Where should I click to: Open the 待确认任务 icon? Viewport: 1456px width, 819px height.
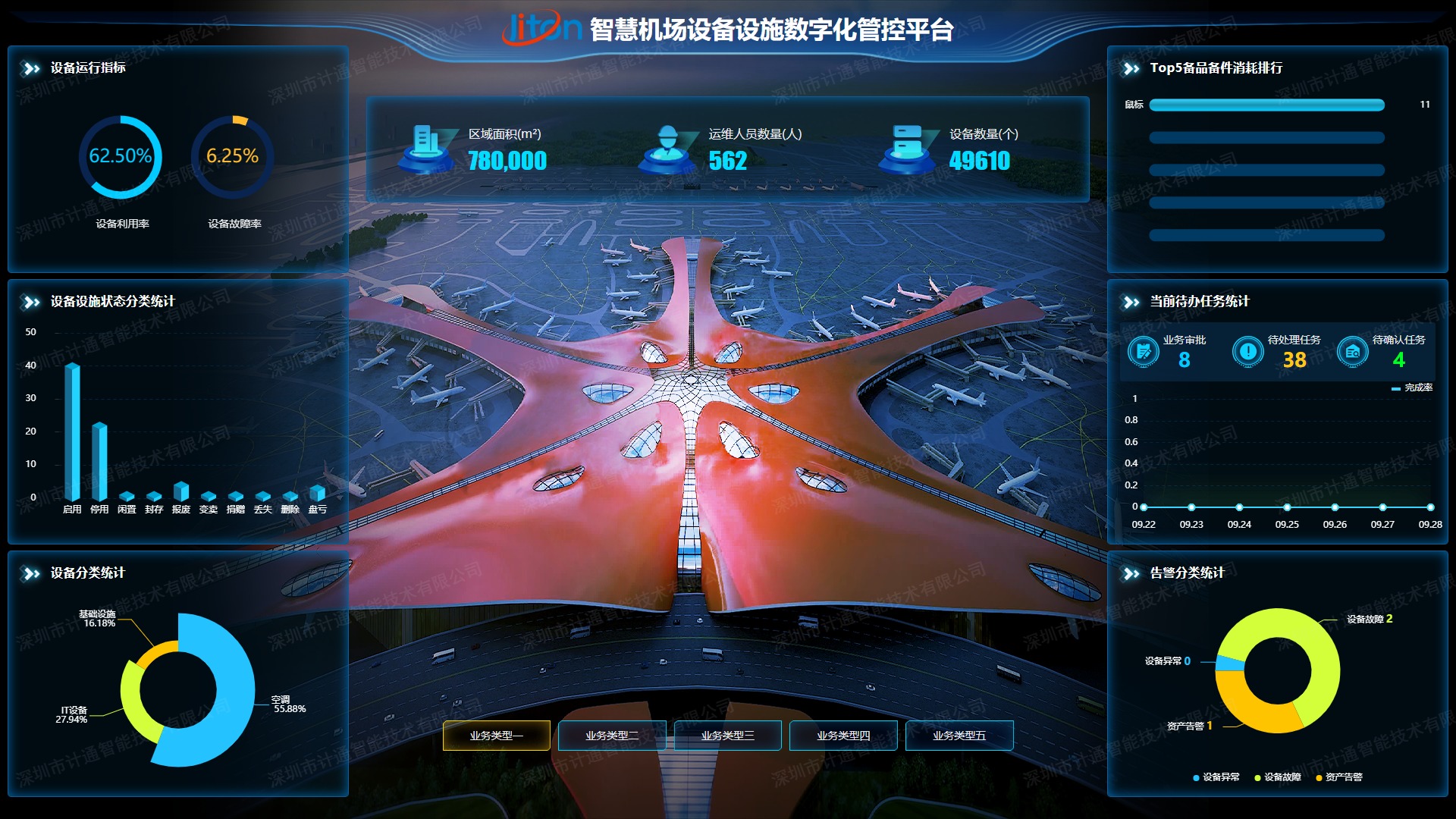pyautogui.click(x=1352, y=351)
